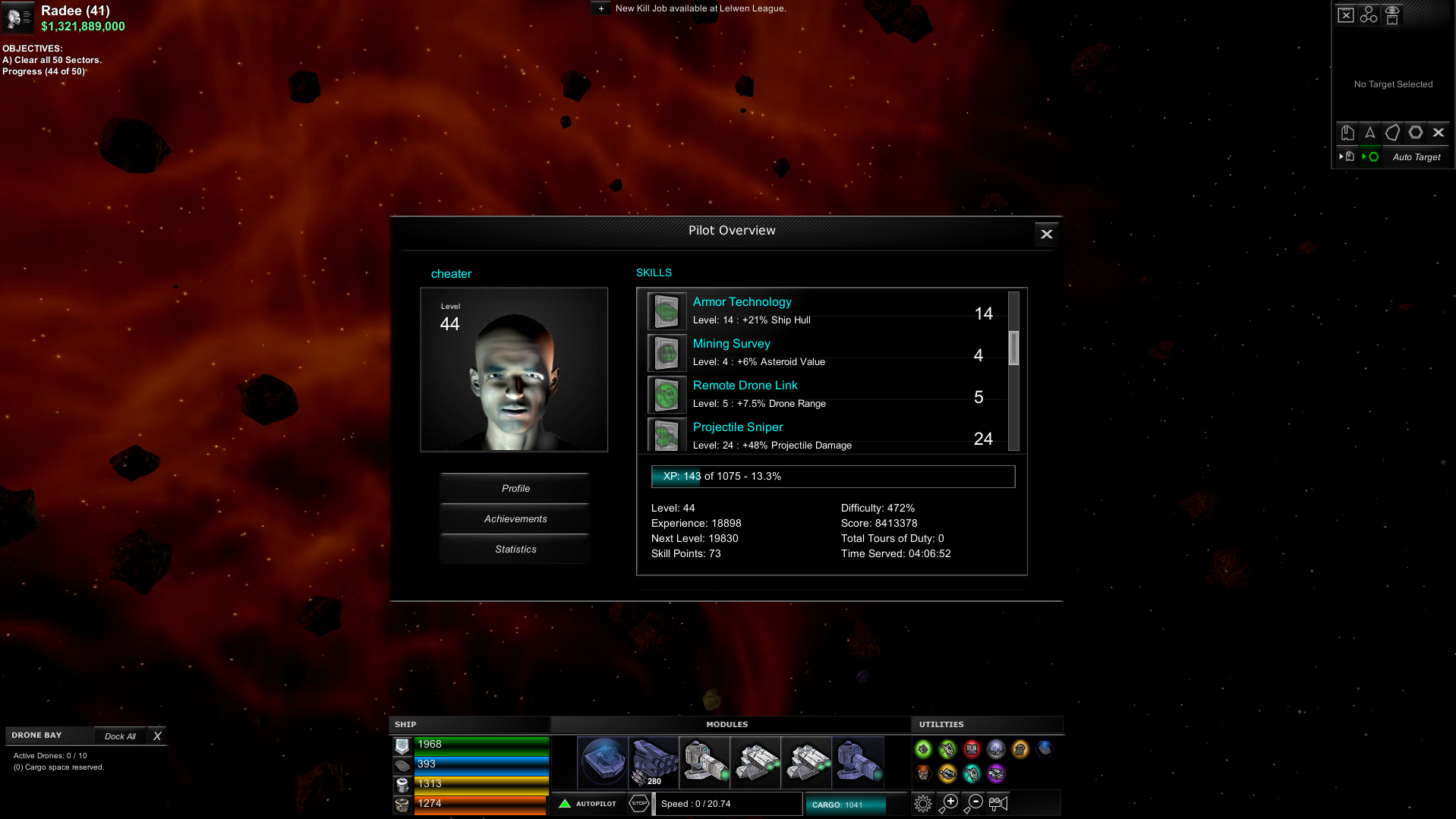Toggle Autopilot on
Image resolution: width=1456 pixels, height=819 pixels.
point(590,803)
